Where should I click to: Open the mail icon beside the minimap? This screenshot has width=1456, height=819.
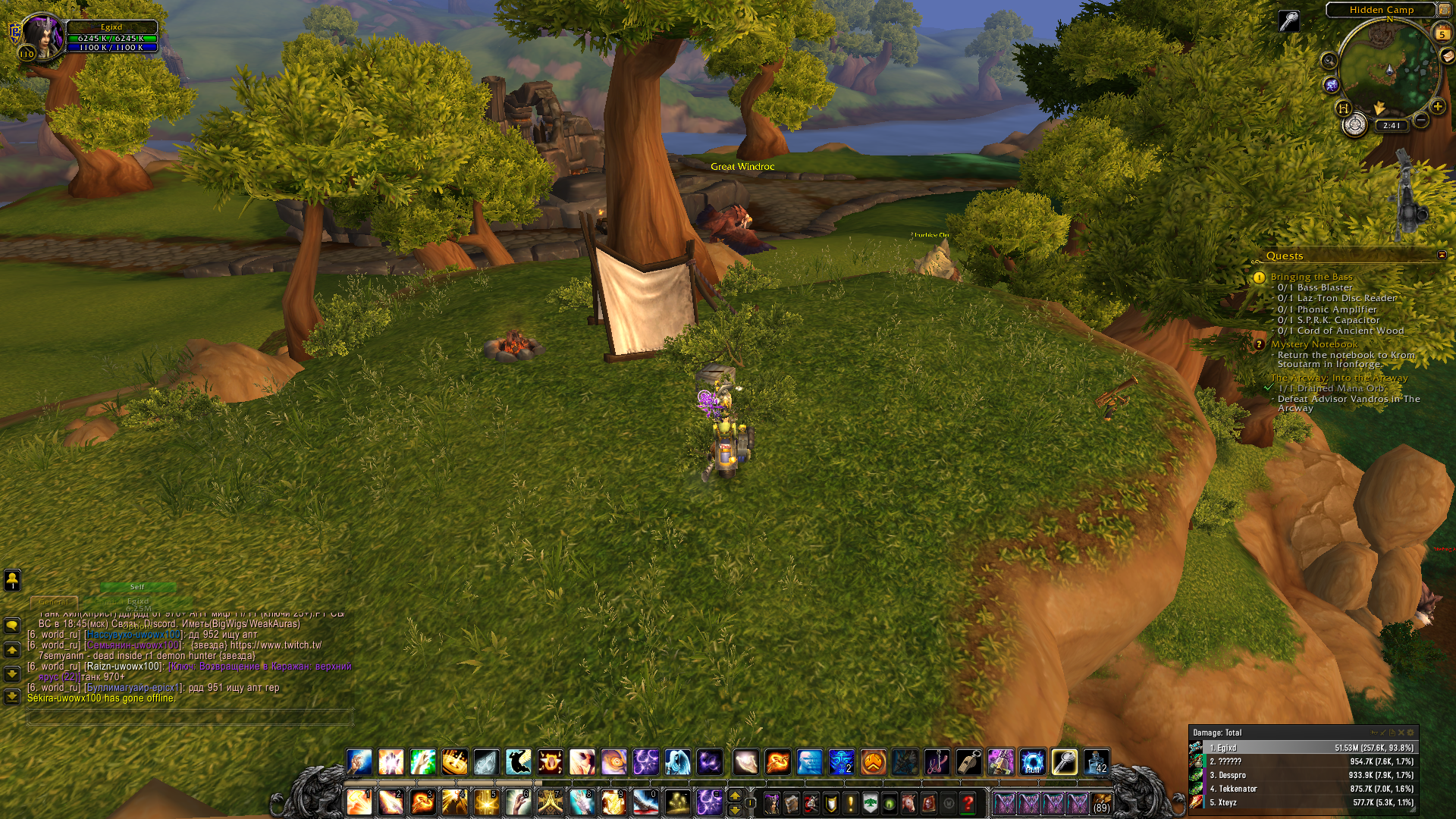(1447, 56)
